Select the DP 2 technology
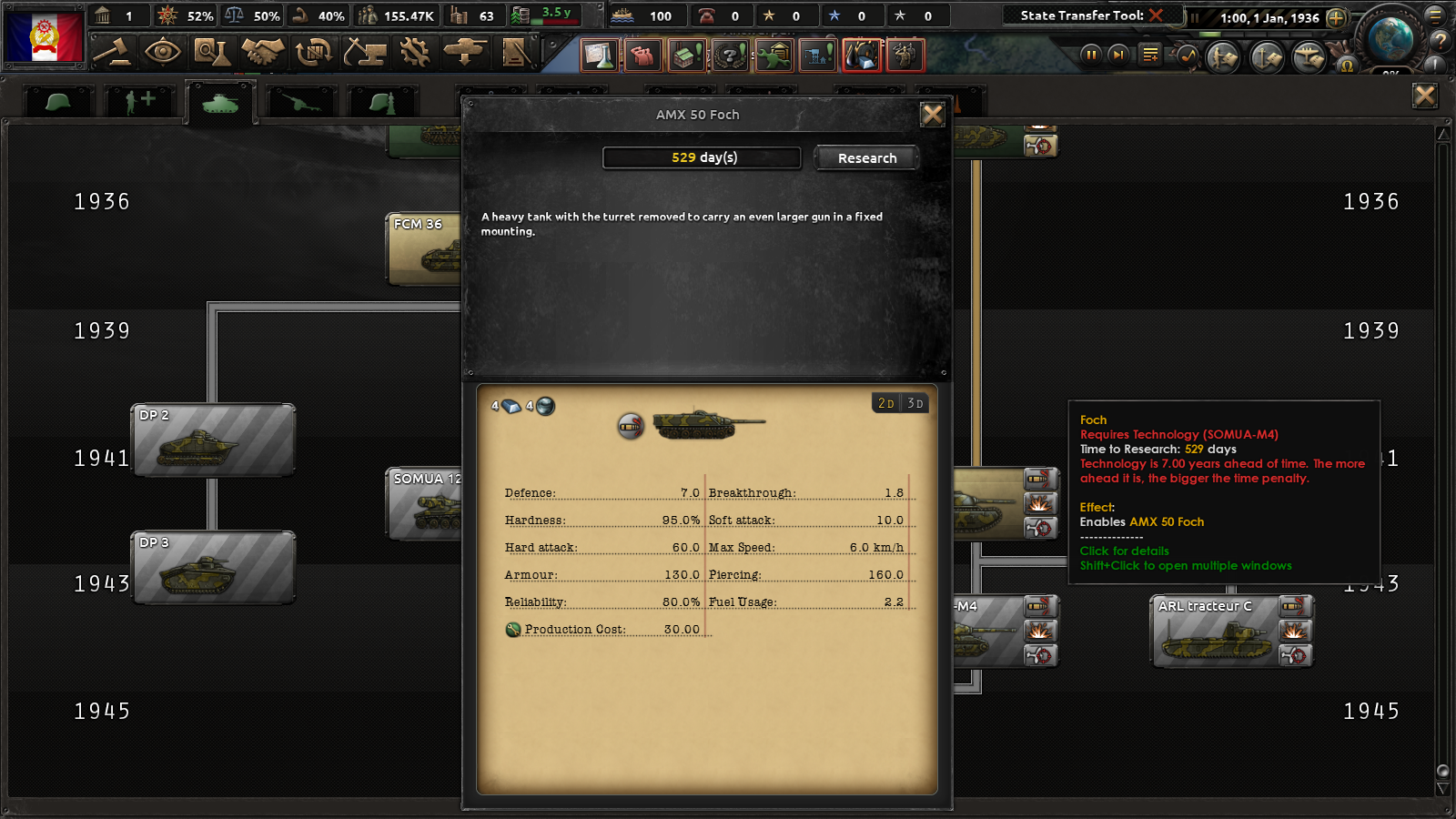 [x=213, y=440]
